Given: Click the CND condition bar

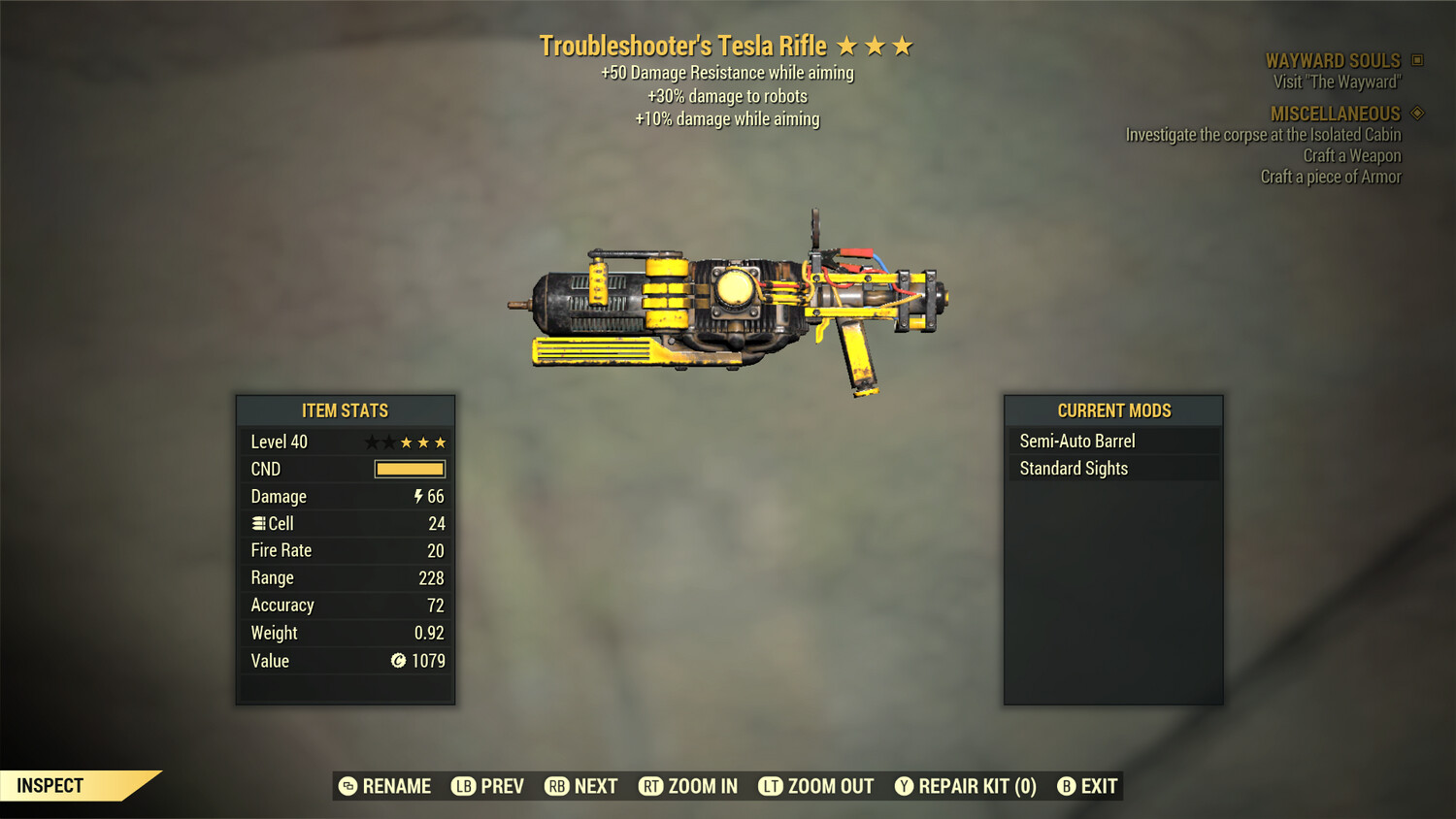Looking at the screenshot, I should pos(409,469).
